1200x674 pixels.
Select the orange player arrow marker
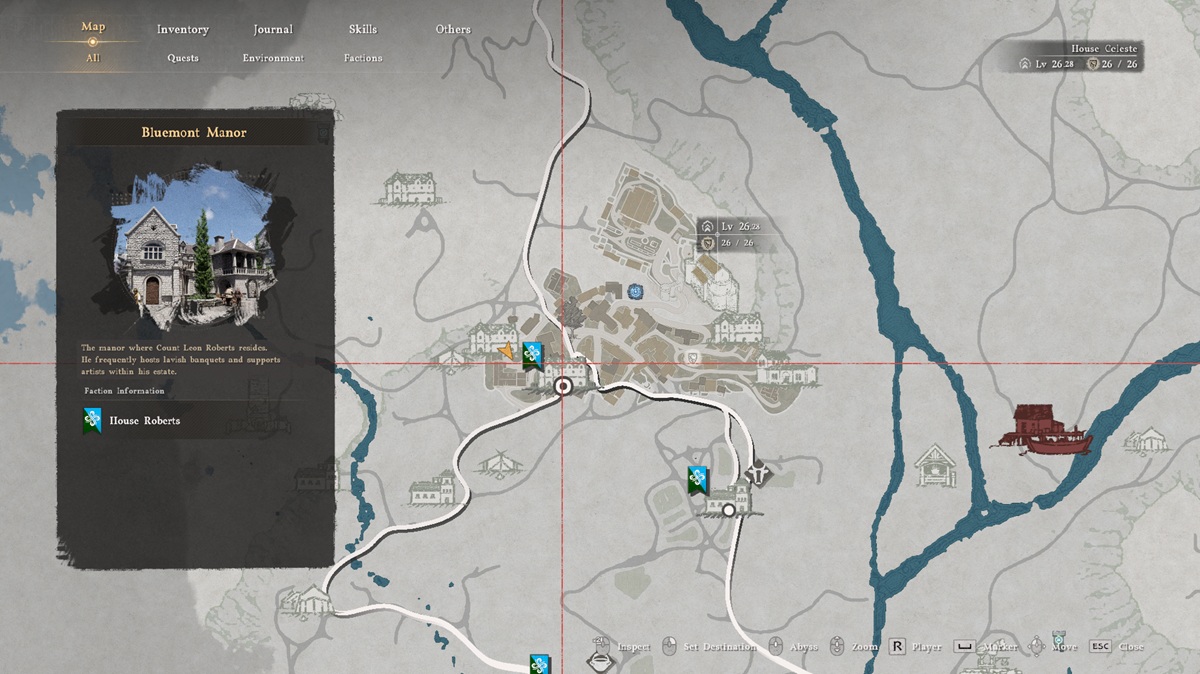coord(506,350)
